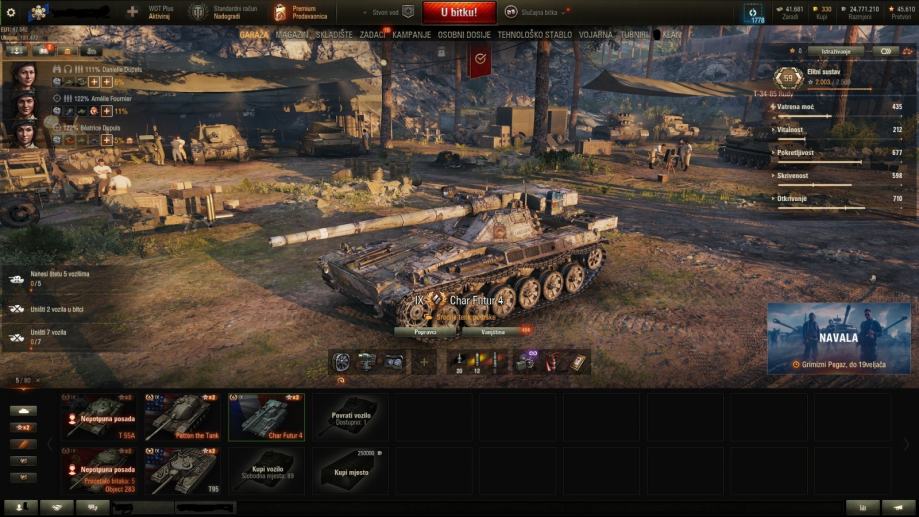Image resolution: width=919 pixels, height=517 pixels.
Task: Open the Osobni dosije tab
Action: tap(465, 34)
